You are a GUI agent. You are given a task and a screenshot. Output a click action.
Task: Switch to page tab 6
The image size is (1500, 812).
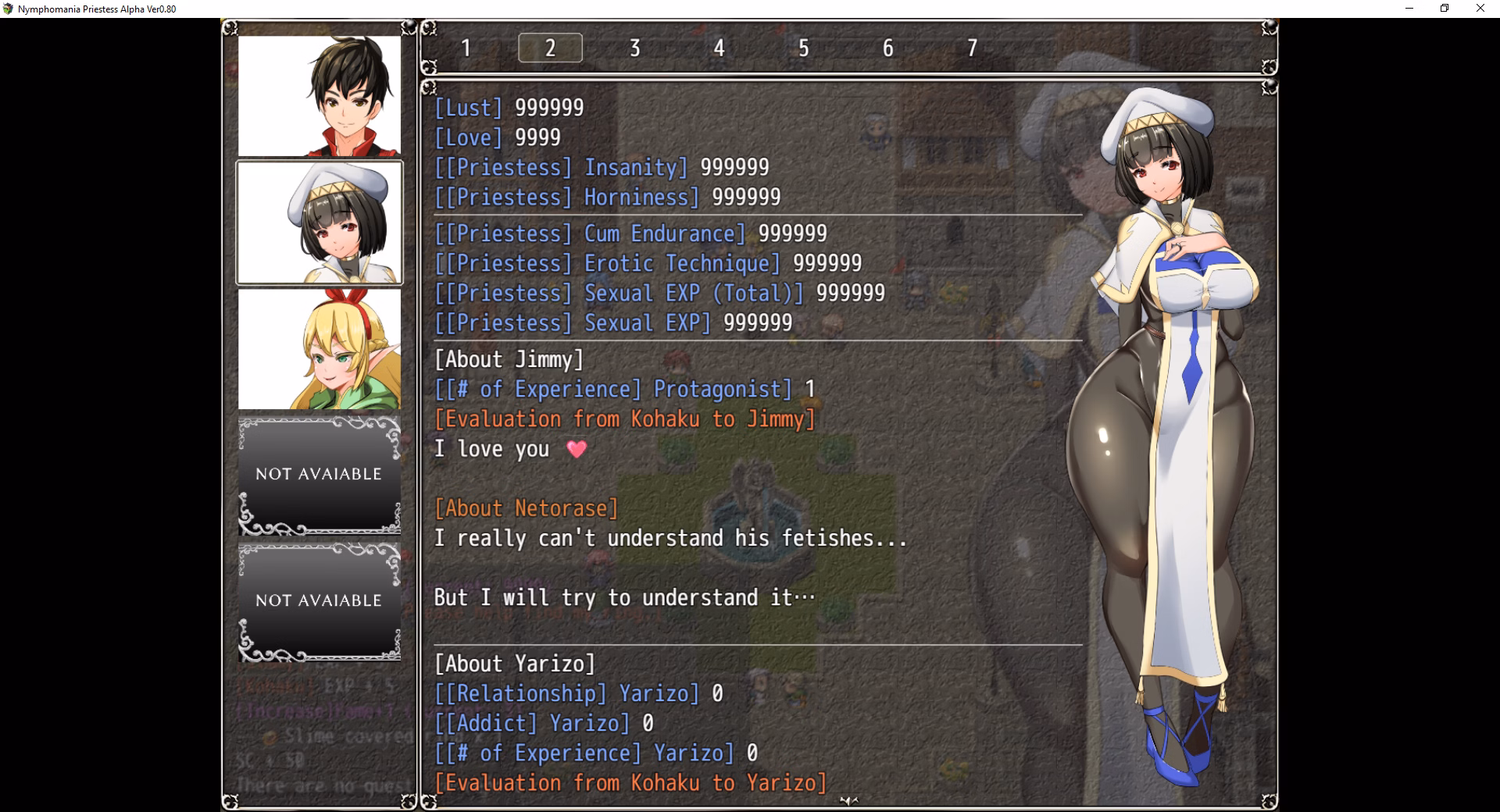887,48
